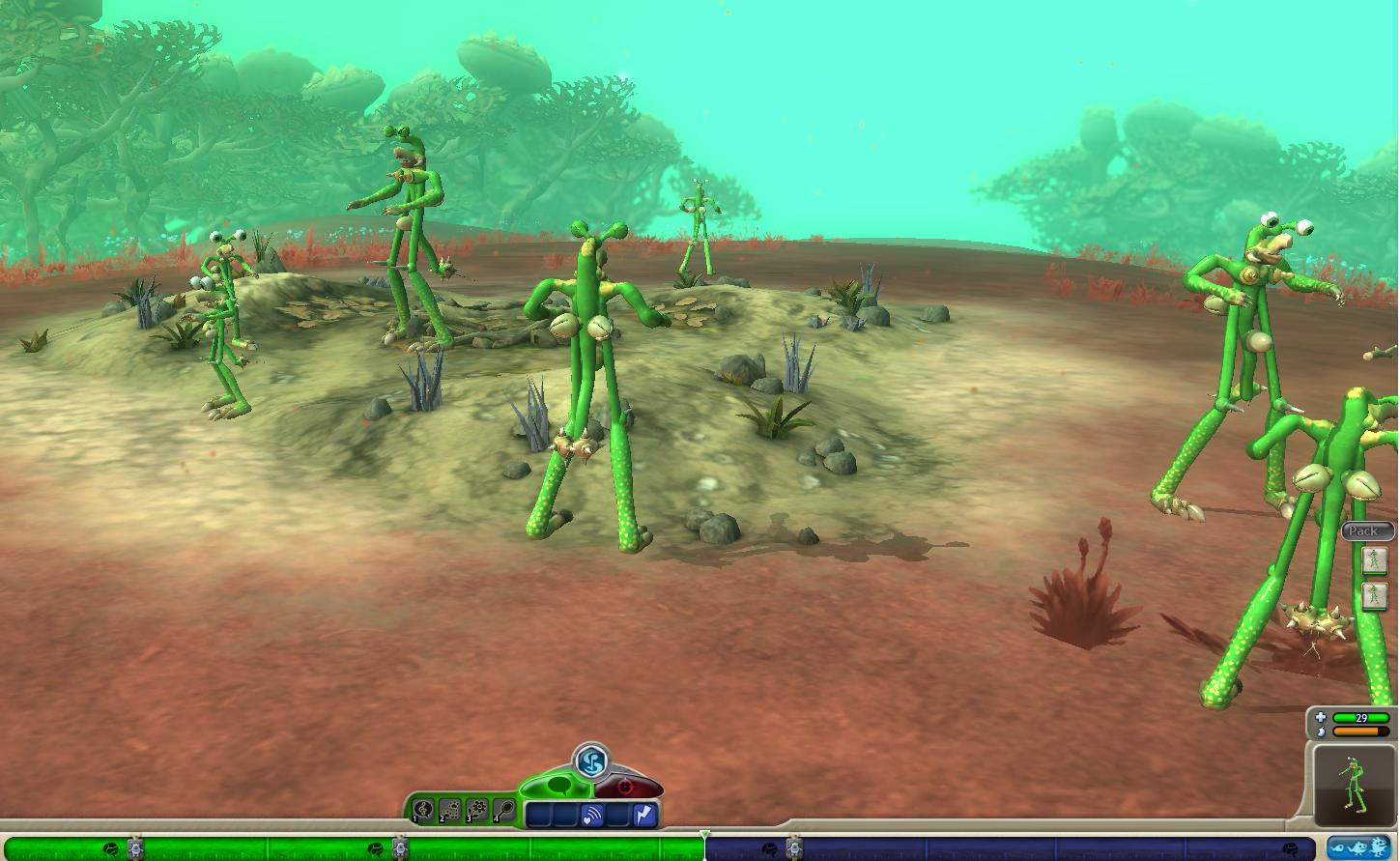Activate the Charm flower ability
Screen dimensions: 1400x861
click(x=477, y=810)
